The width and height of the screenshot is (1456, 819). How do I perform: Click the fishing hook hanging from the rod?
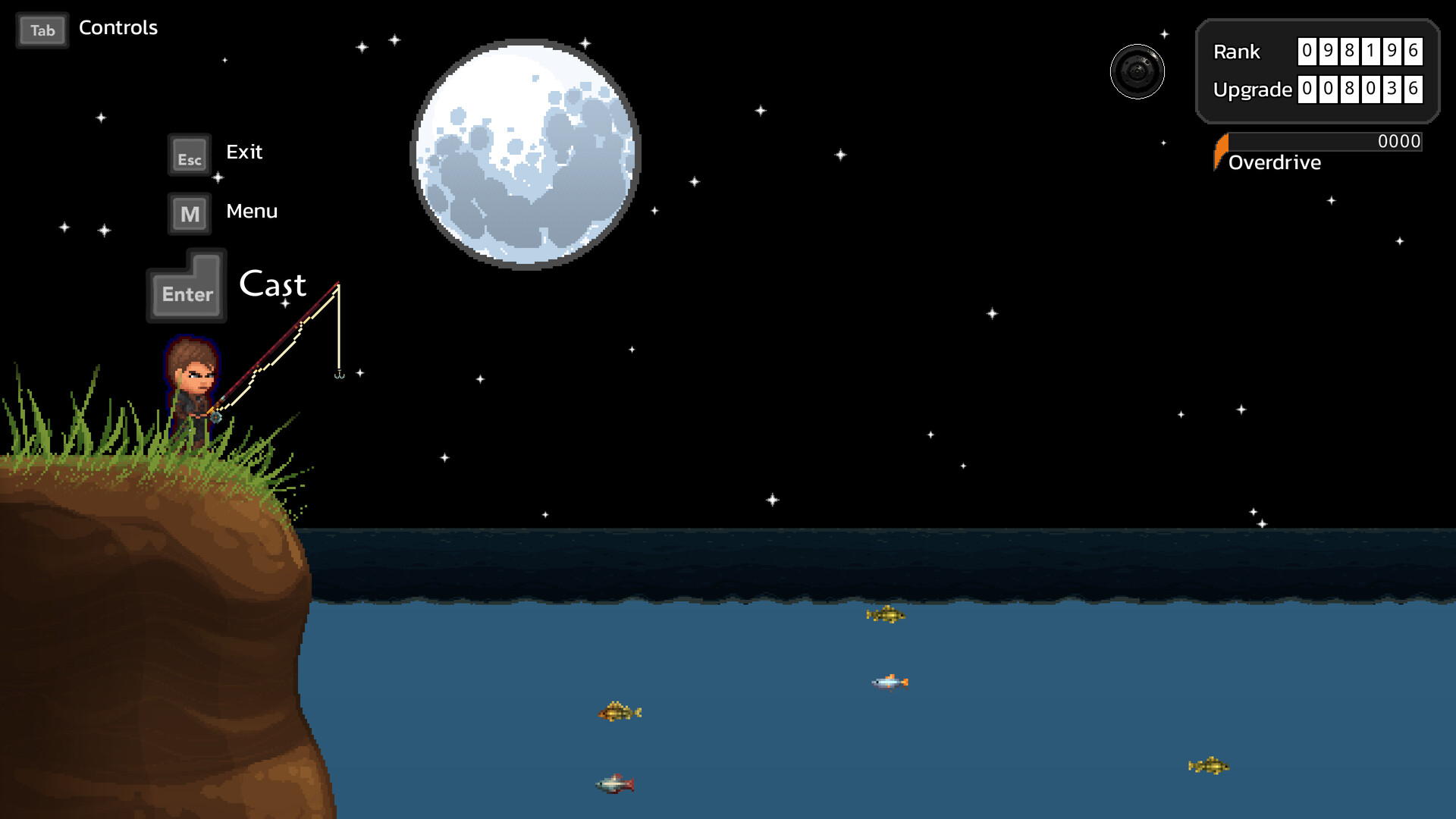339,373
